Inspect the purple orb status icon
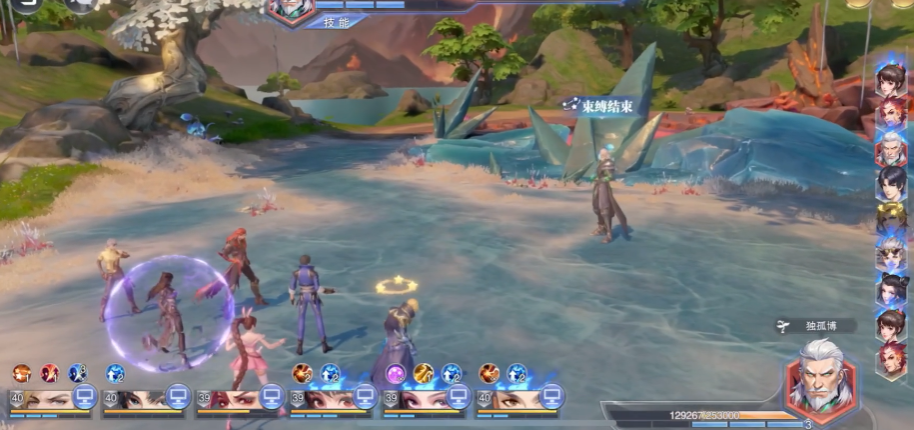 tap(397, 373)
